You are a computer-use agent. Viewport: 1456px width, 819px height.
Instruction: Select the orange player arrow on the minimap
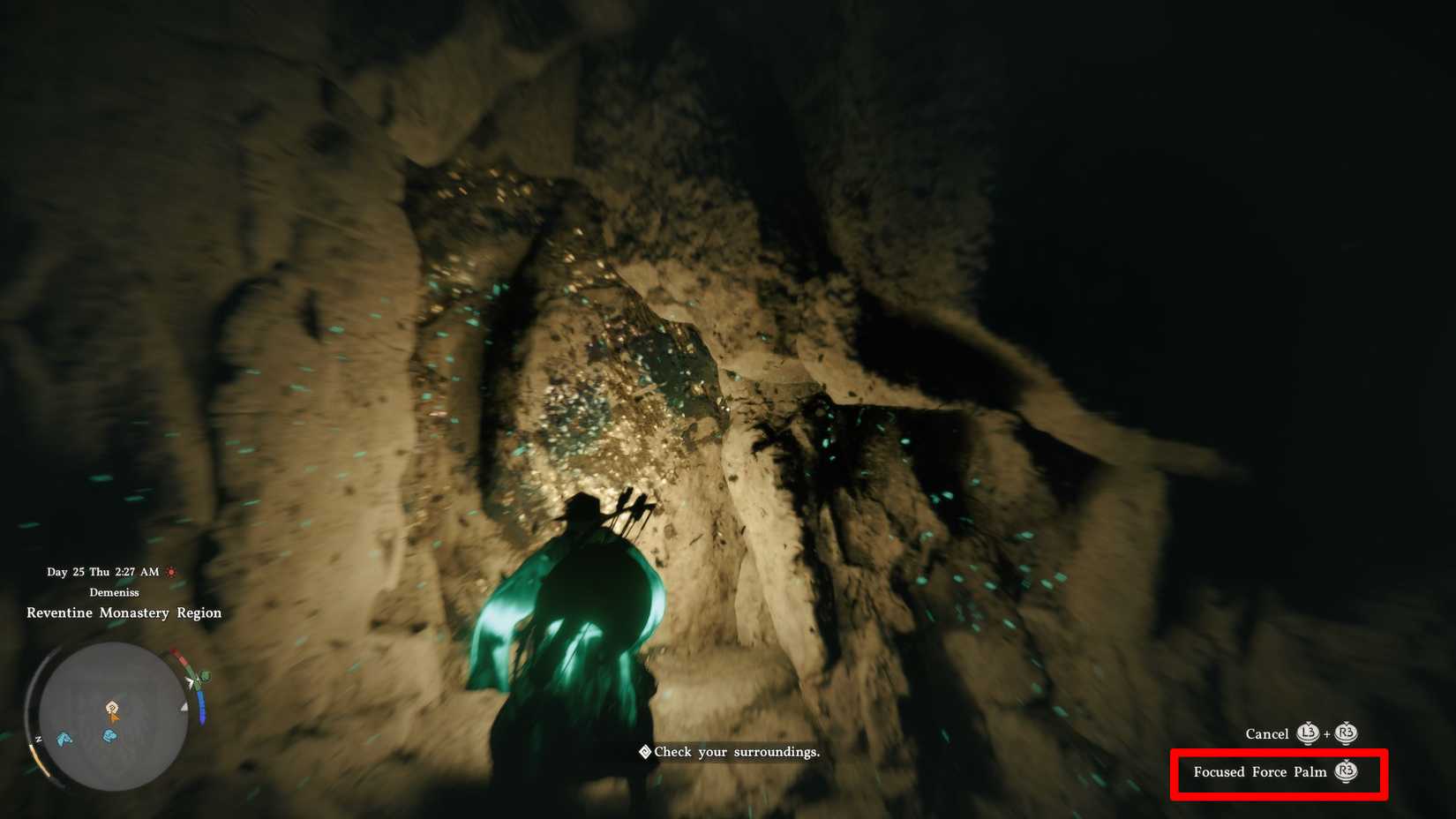click(113, 715)
